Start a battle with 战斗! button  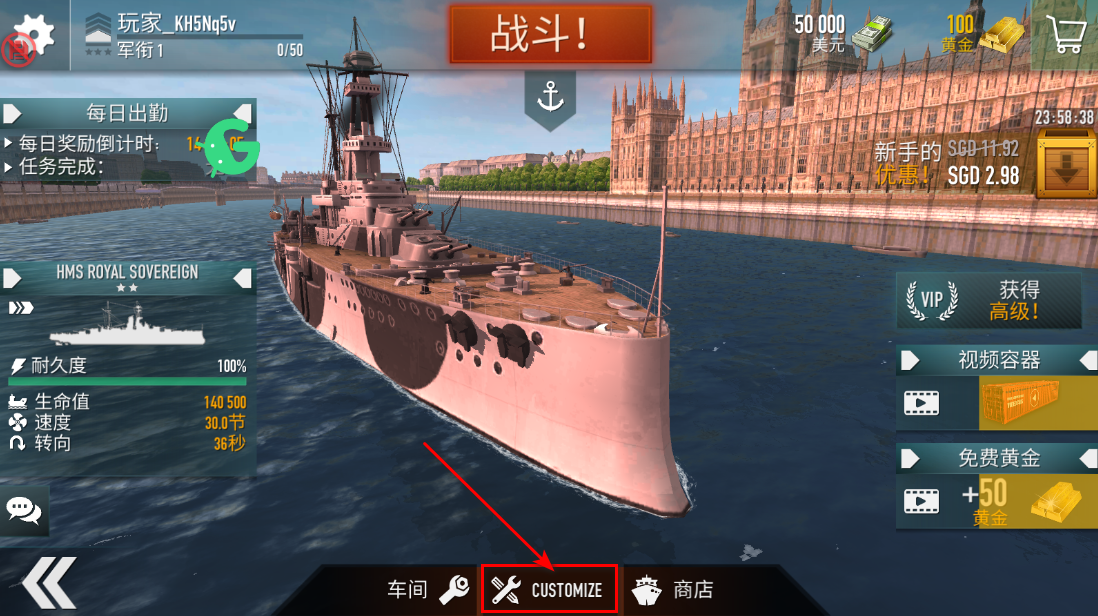pos(550,35)
